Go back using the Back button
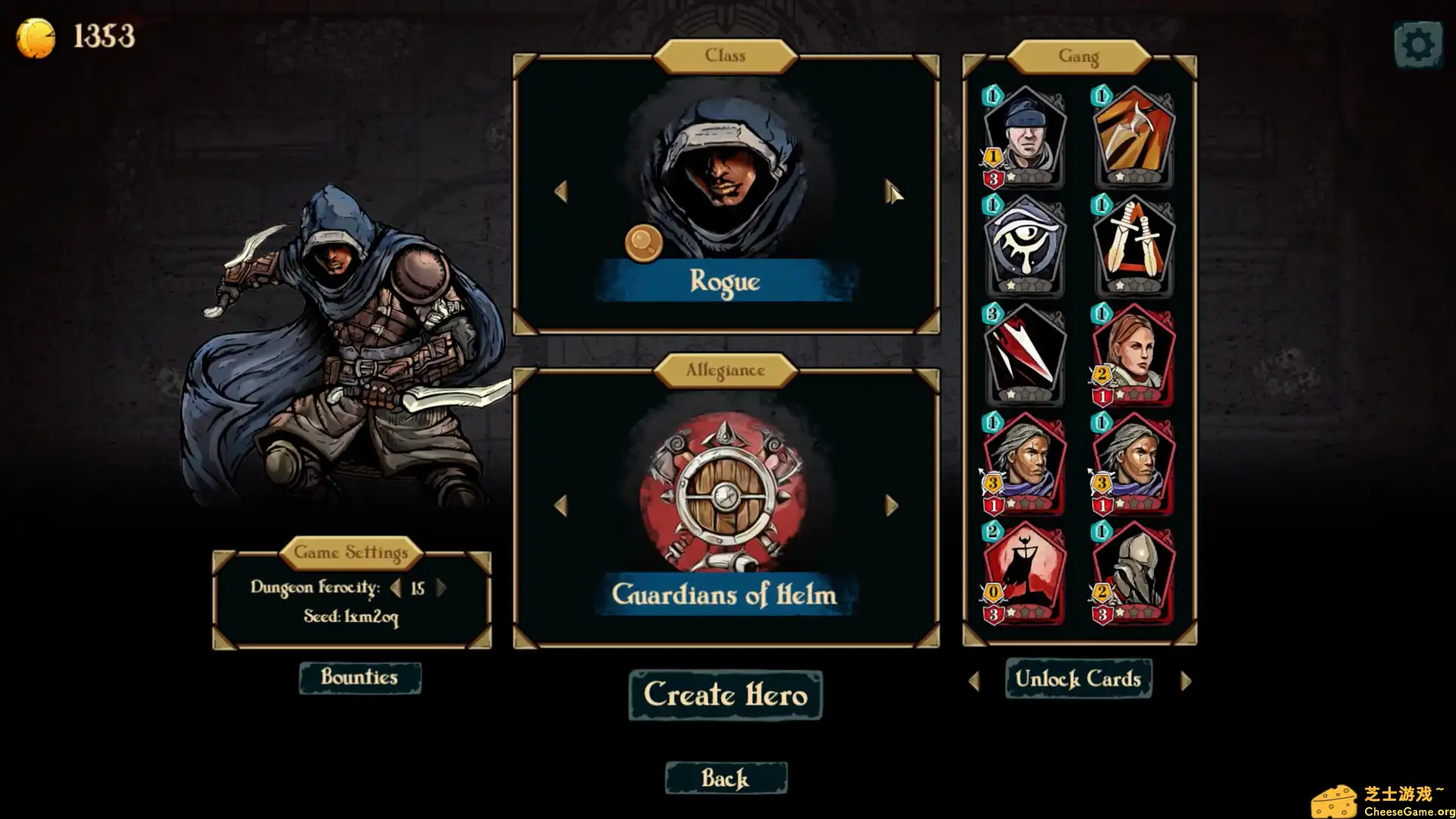The image size is (1456, 819). tap(726, 778)
